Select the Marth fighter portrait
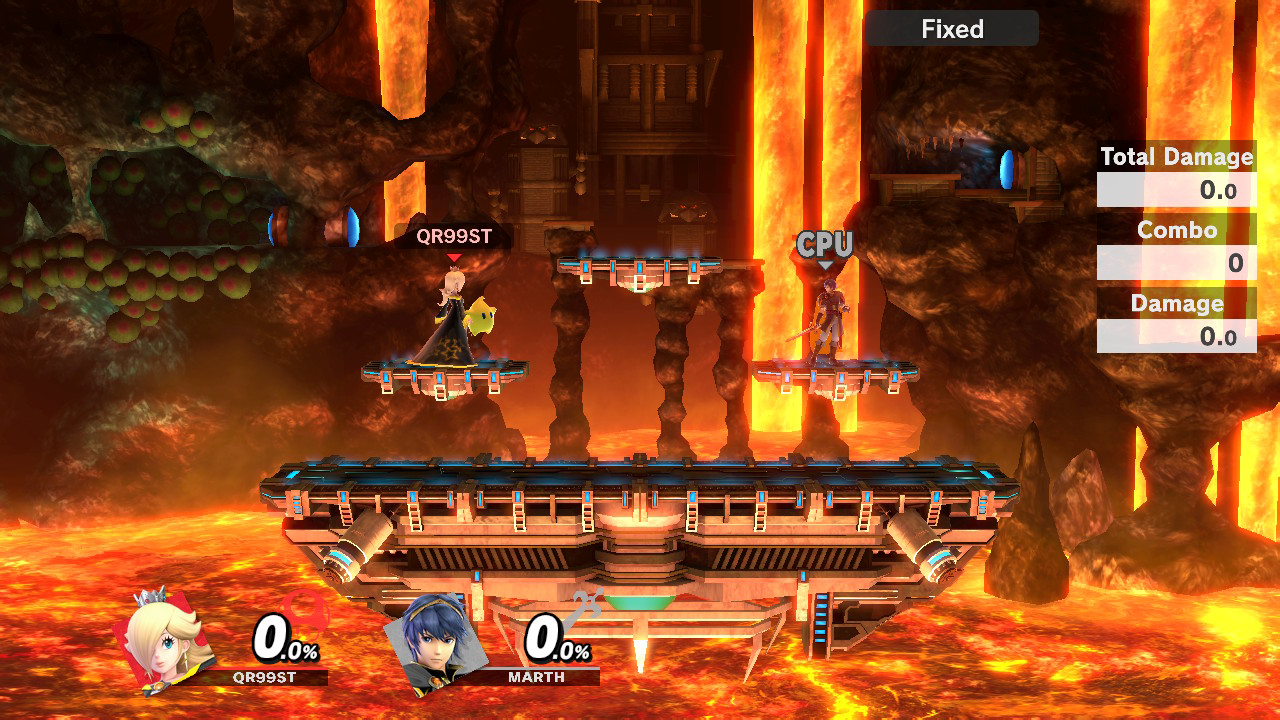Image resolution: width=1280 pixels, height=720 pixels. coord(436,645)
